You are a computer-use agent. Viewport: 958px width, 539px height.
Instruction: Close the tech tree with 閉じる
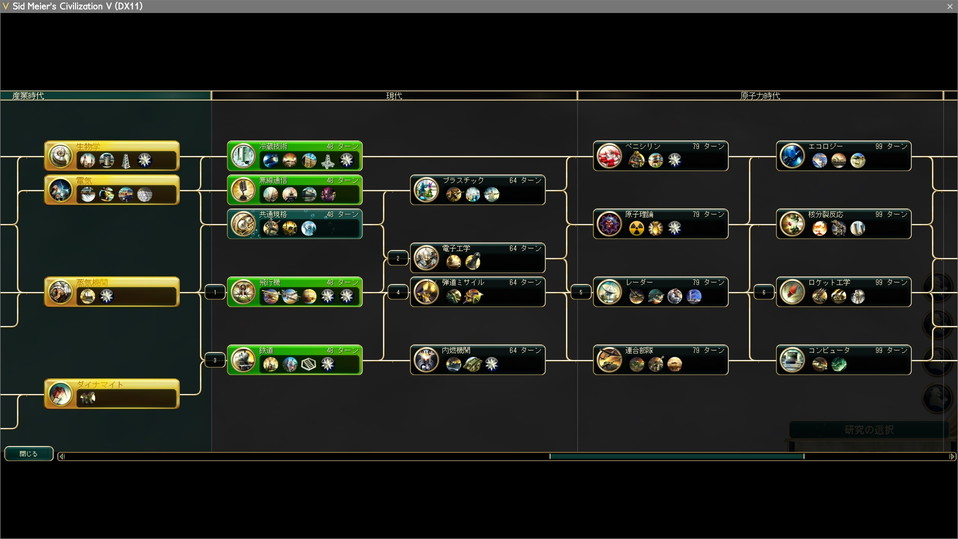[28, 453]
